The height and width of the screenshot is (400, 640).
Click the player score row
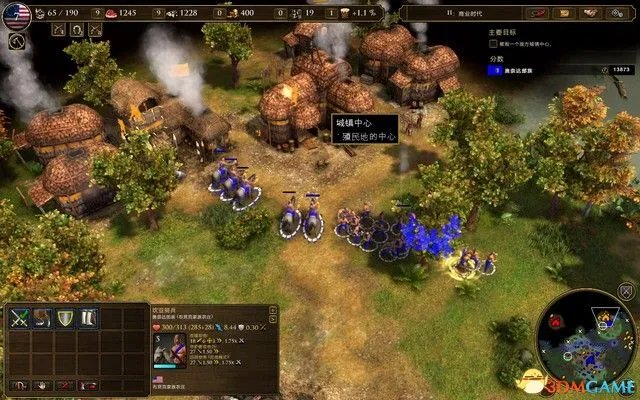[540, 69]
